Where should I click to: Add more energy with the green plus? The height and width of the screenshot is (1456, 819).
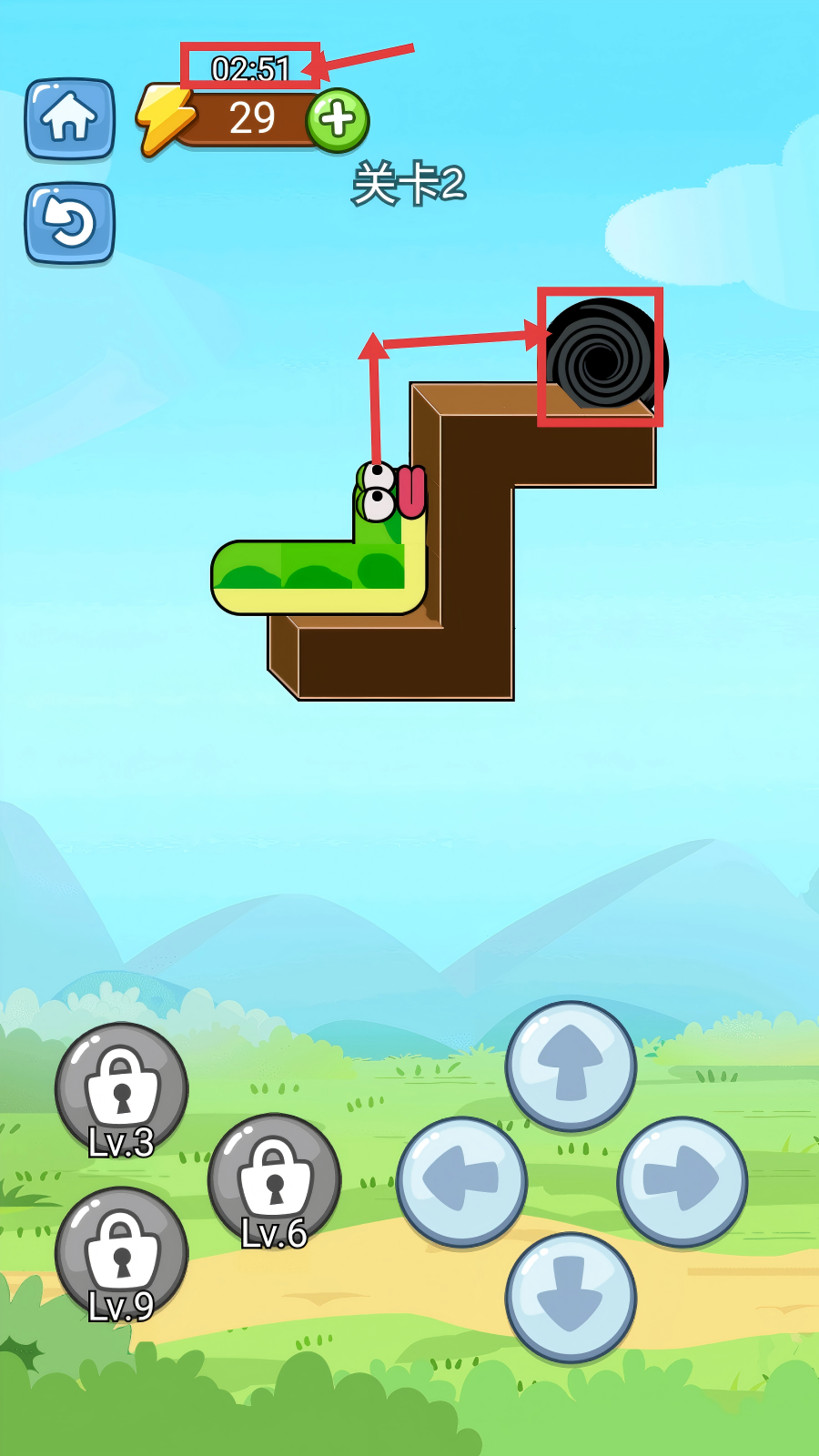[338, 119]
